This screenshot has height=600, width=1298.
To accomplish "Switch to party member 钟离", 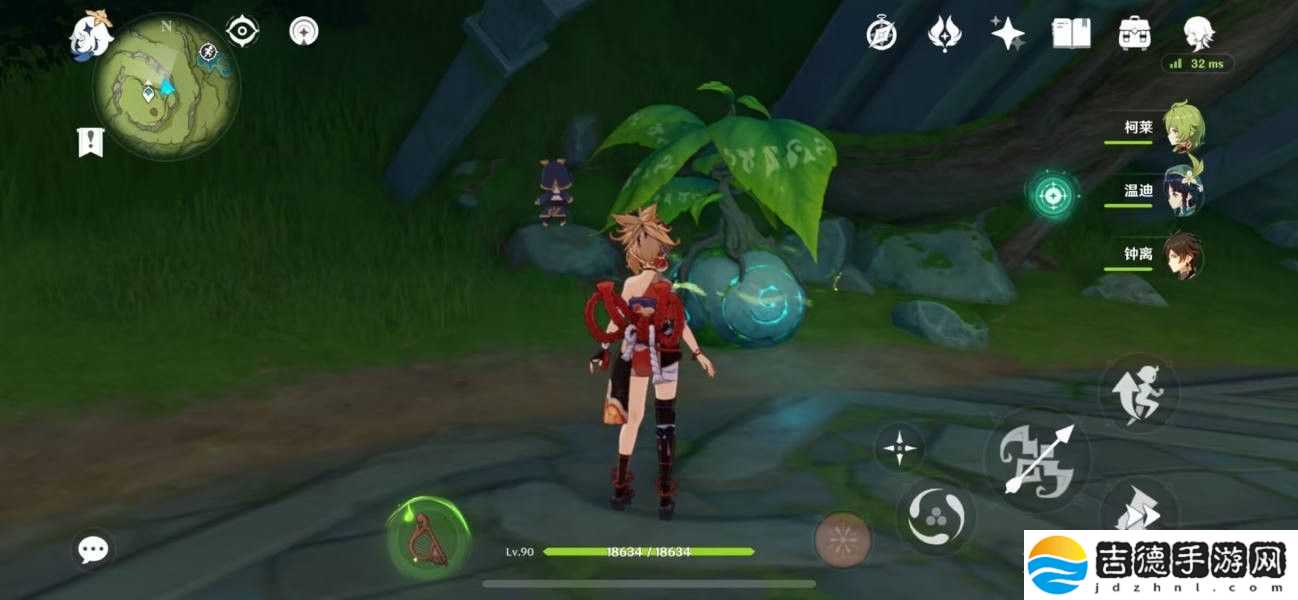I will point(1182,255).
